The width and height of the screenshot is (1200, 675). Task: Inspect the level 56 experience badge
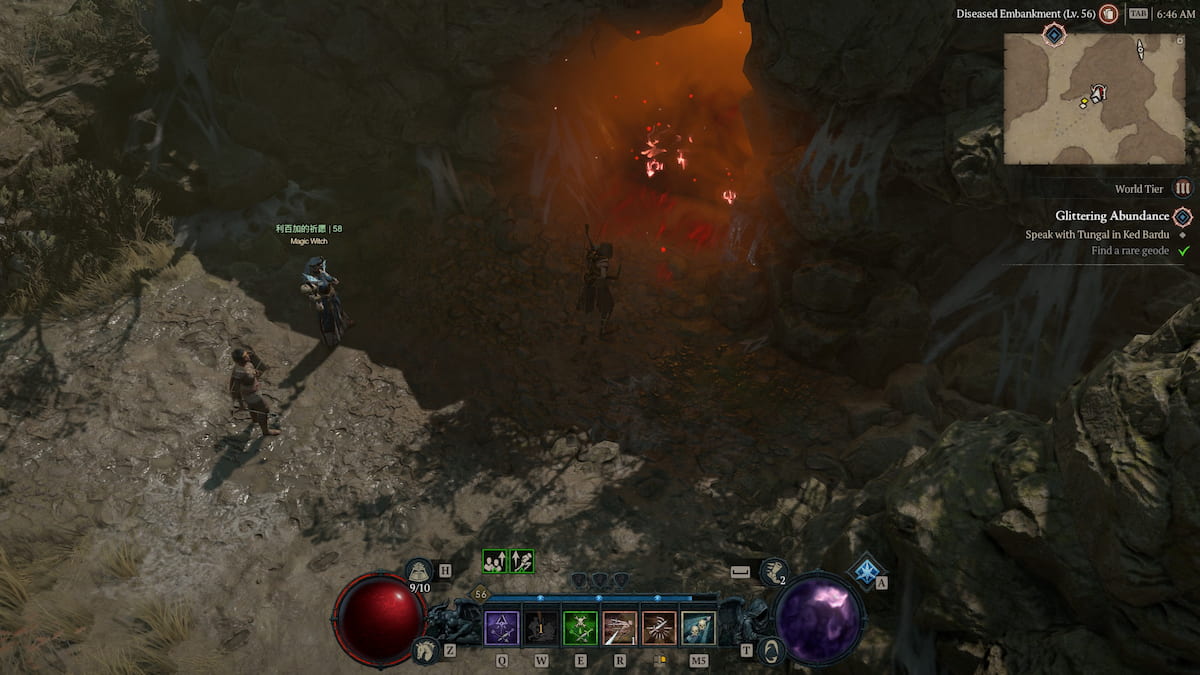coord(481,594)
